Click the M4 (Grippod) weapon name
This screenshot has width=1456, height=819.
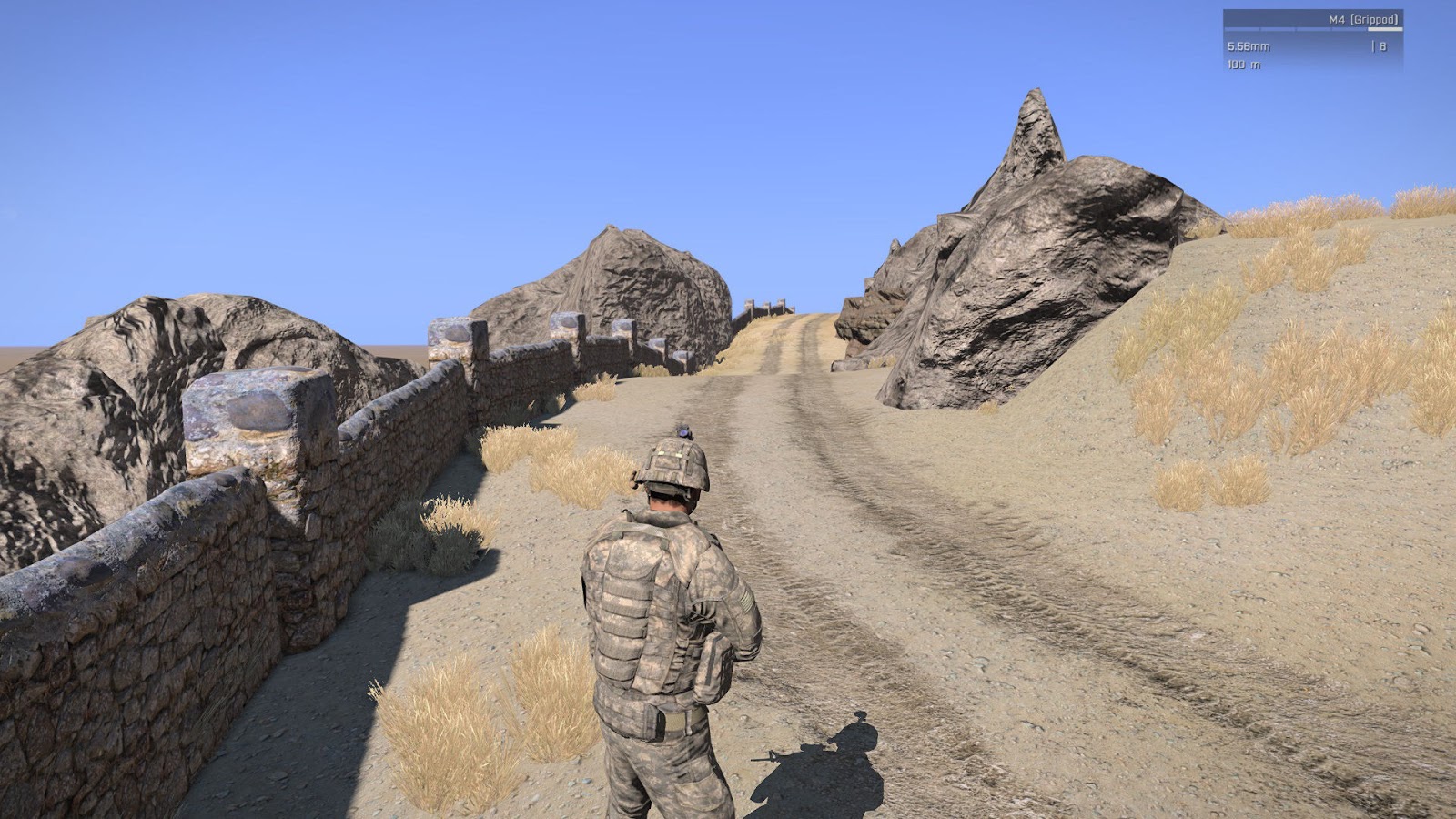pyautogui.click(x=1363, y=19)
